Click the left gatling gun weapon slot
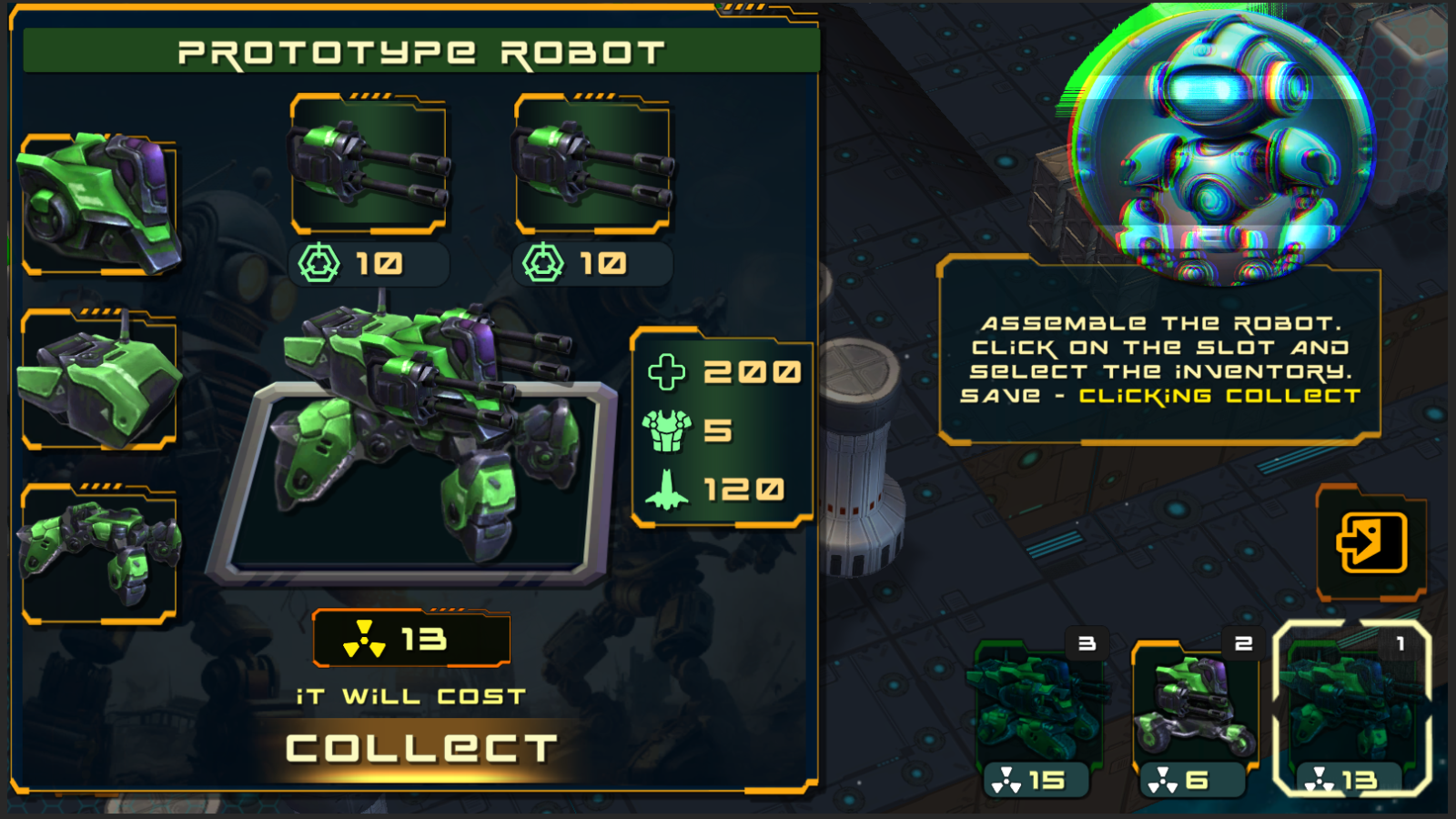This screenshot has width=1456, height=819. coord(369,164)
